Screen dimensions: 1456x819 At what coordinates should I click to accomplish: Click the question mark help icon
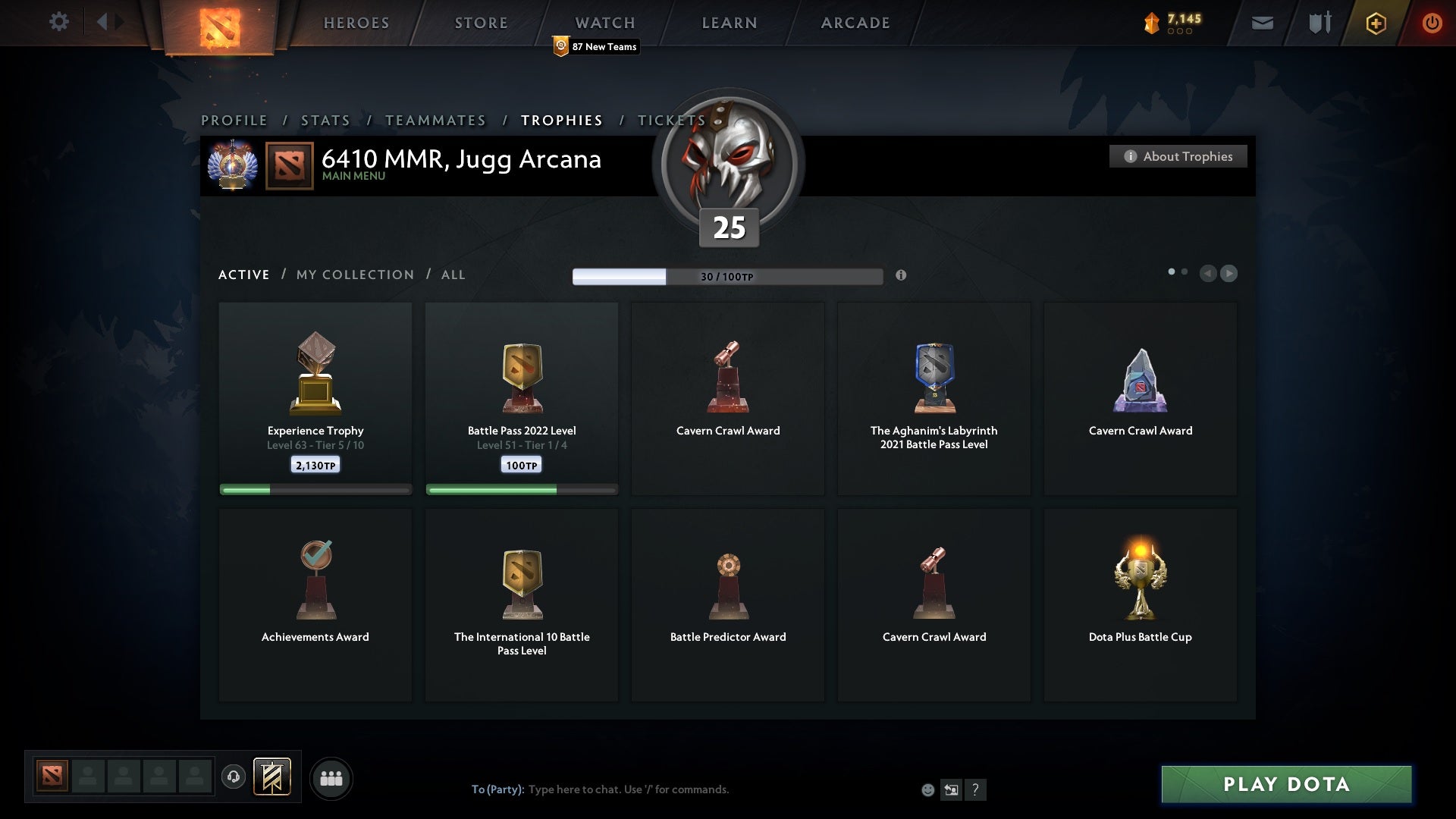pos(975,789)
